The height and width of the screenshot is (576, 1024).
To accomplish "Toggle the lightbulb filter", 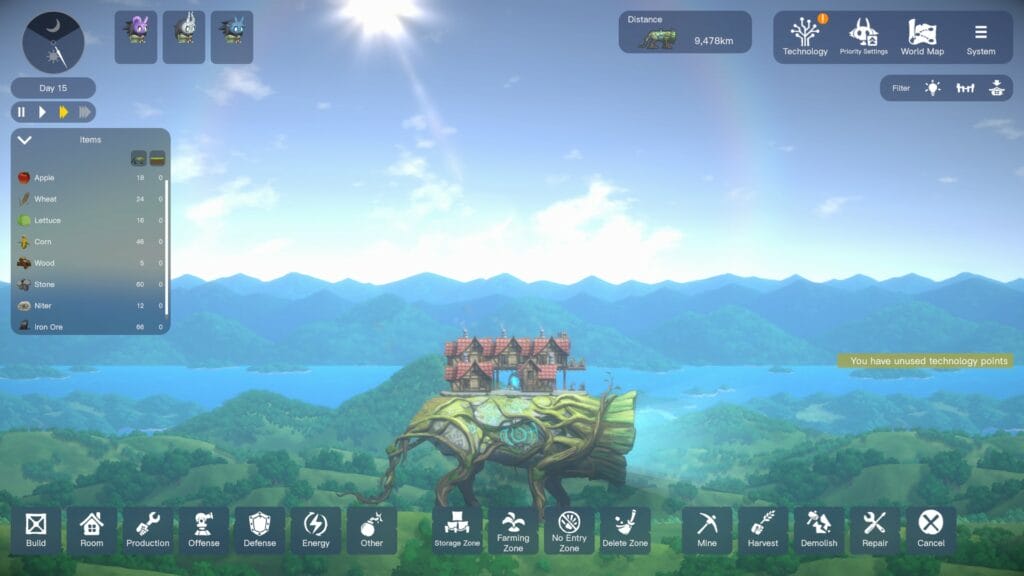I will pos(932,88).
